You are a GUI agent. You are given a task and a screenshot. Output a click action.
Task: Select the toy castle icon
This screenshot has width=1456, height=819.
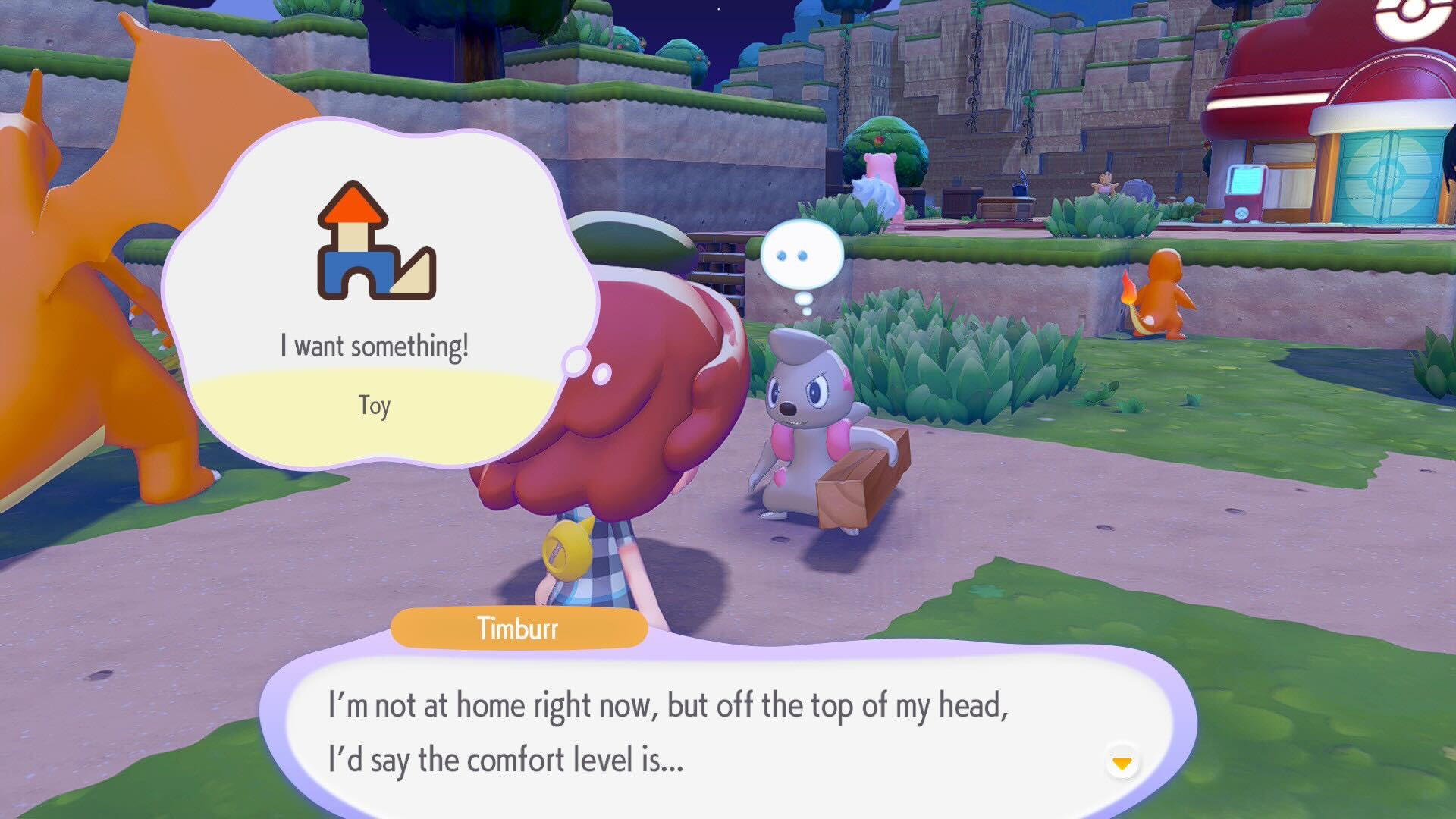click(x=376, y=240)
